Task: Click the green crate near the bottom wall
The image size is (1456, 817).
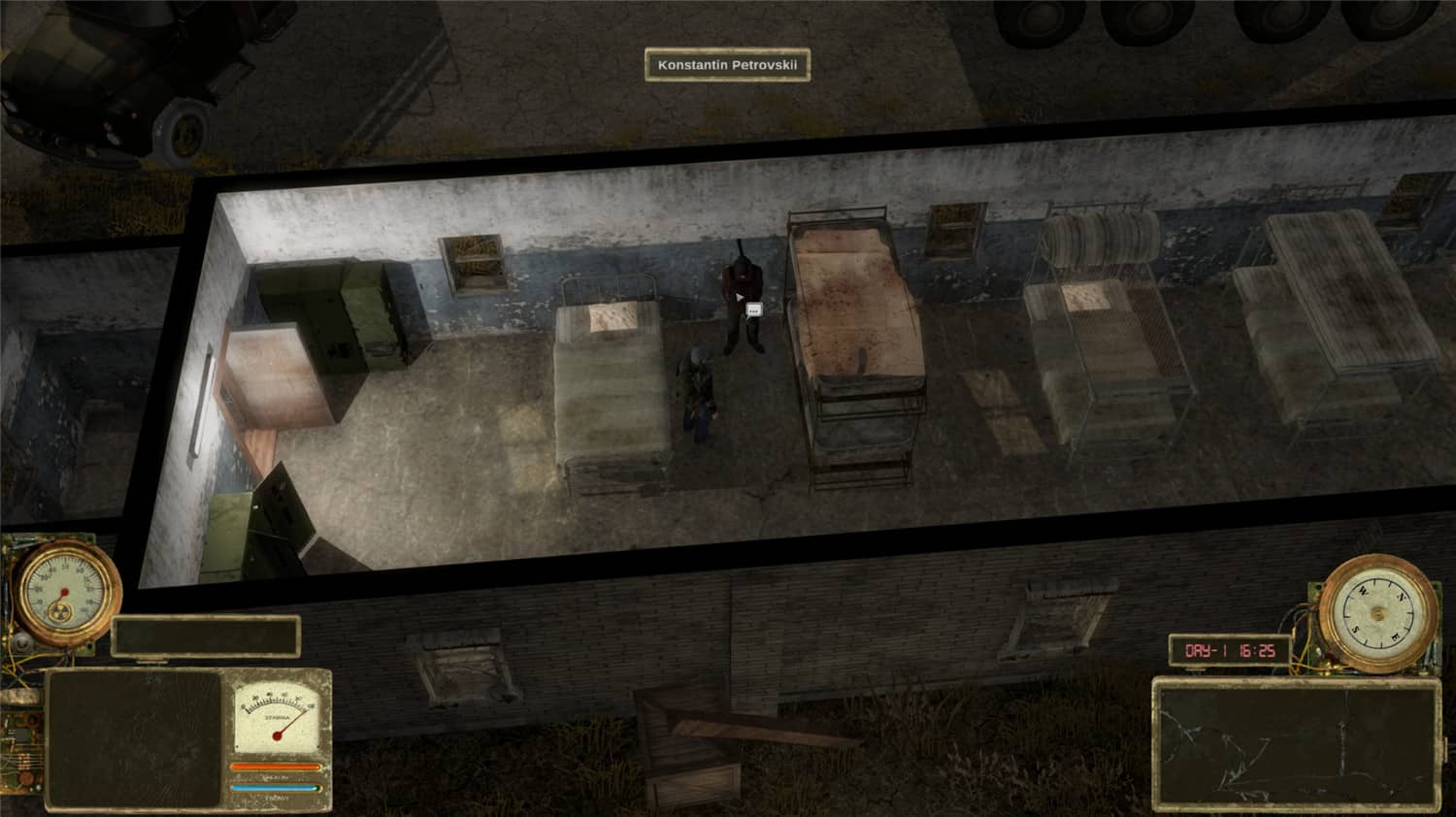Action: pos(262,524)
